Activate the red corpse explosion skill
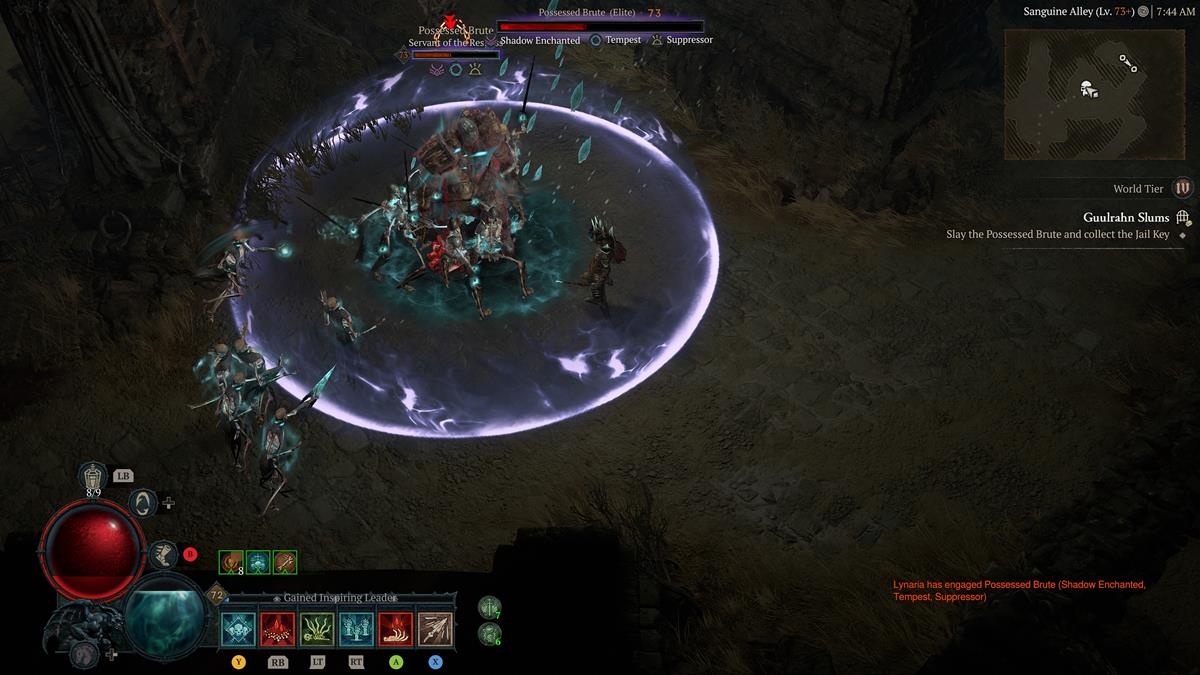Viewport: 1200px width, 675px height. click(278, 630)
